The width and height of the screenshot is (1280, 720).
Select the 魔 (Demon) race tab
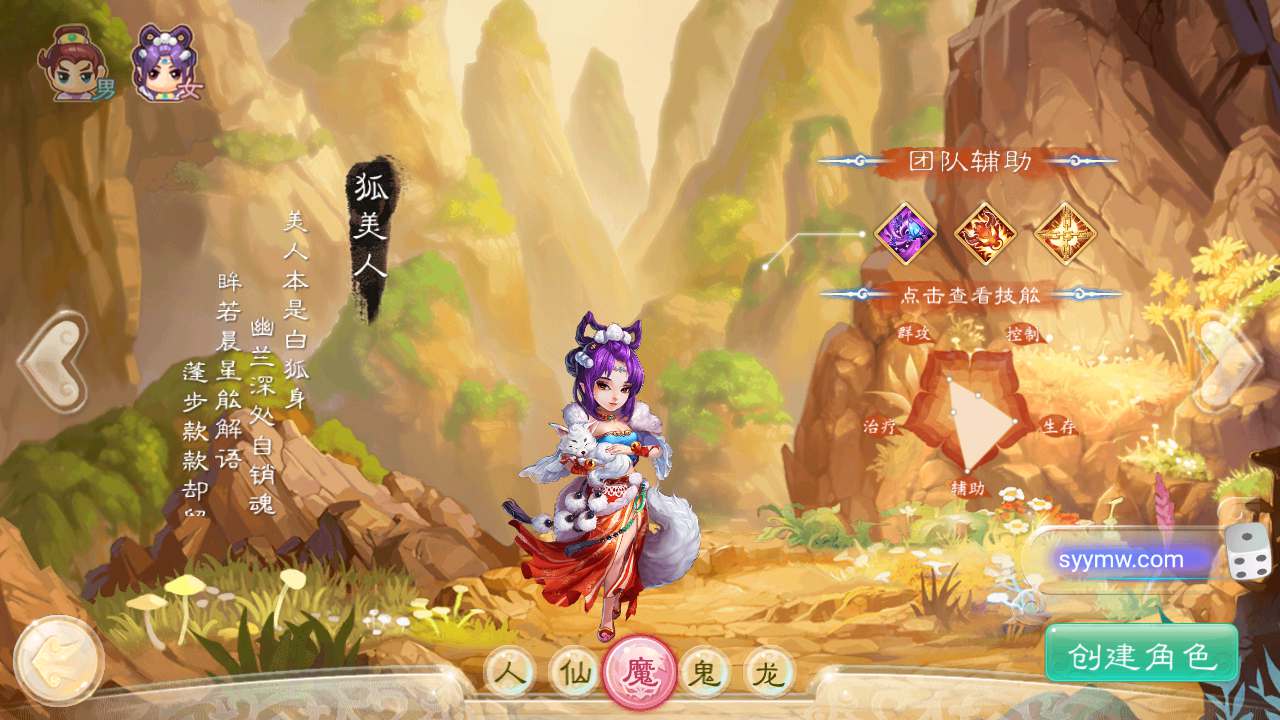[638, 672]
